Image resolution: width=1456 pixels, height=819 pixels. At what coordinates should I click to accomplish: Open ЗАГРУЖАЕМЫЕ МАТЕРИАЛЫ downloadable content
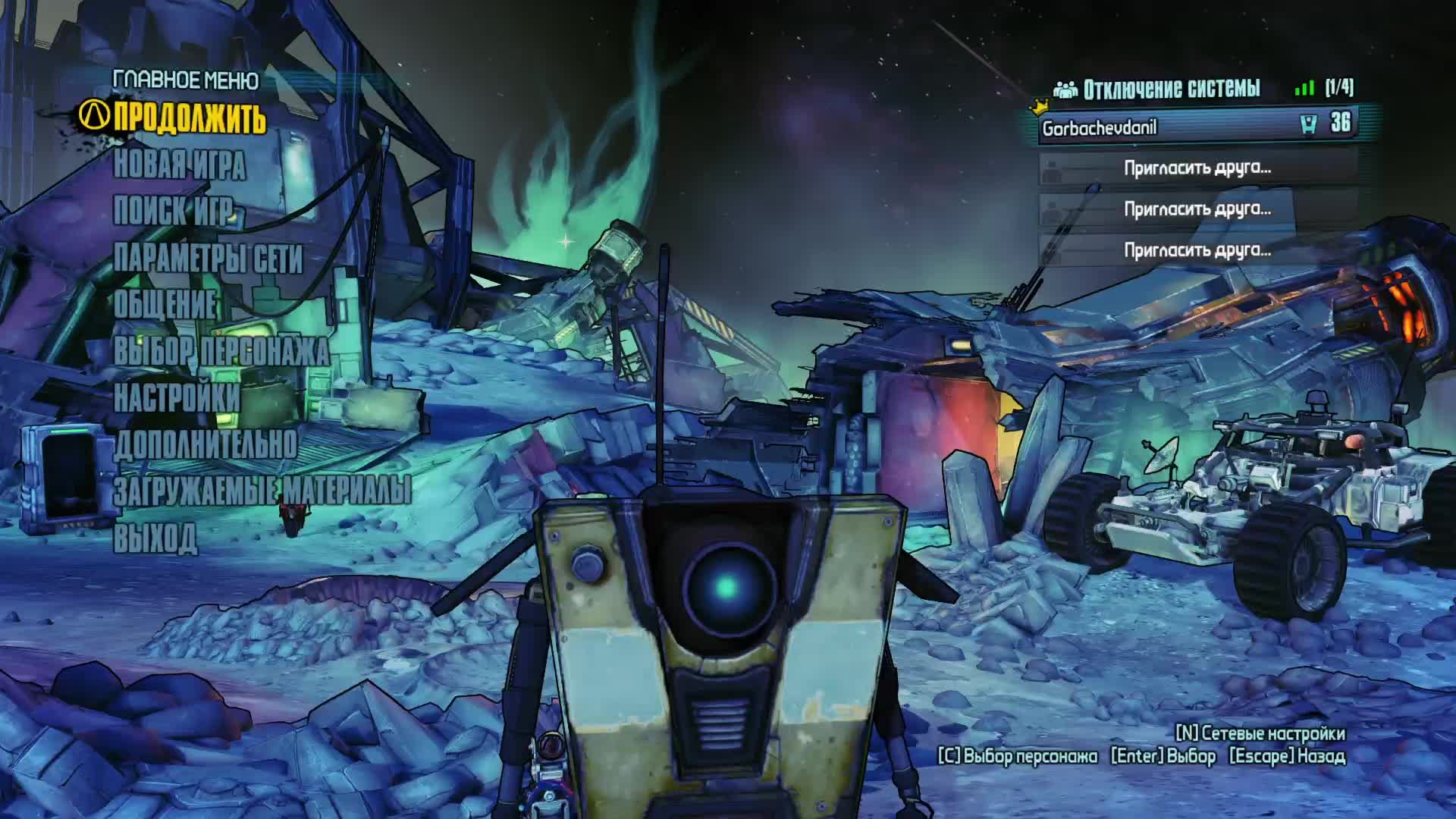pyautogui.click(x=262, y=491)
